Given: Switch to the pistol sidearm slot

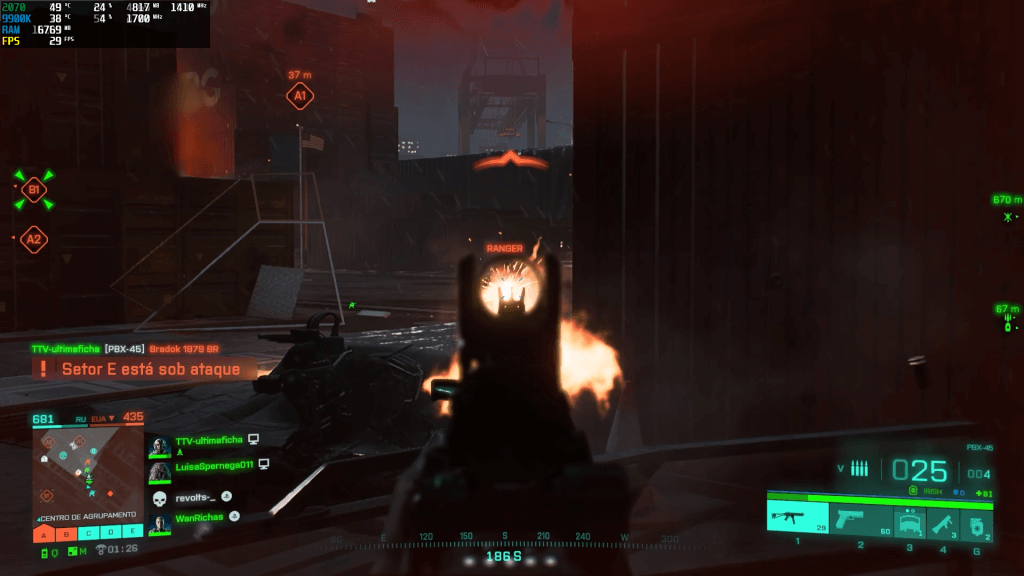Looking at the screenshot, I should (860, 519).
